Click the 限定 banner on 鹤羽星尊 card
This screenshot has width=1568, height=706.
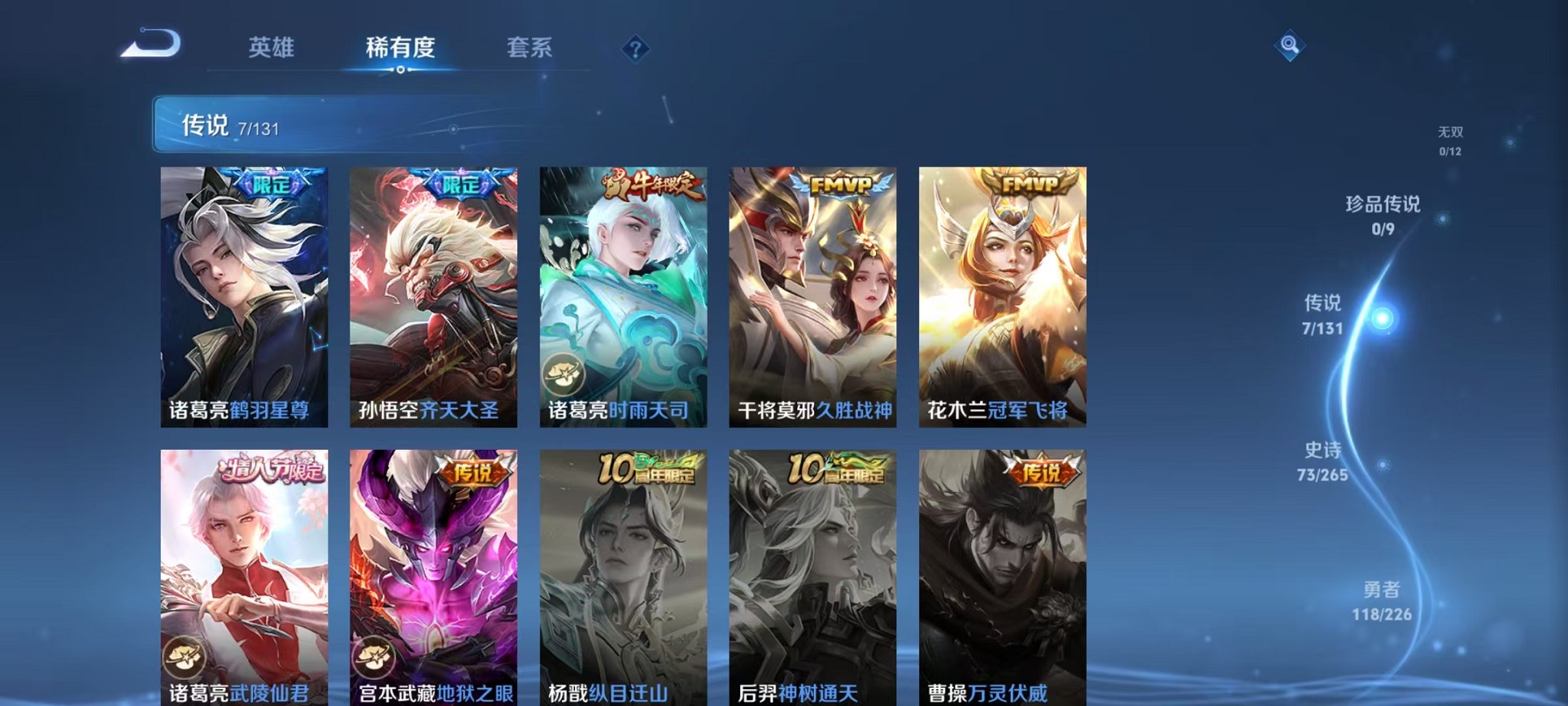pos(269,184)
